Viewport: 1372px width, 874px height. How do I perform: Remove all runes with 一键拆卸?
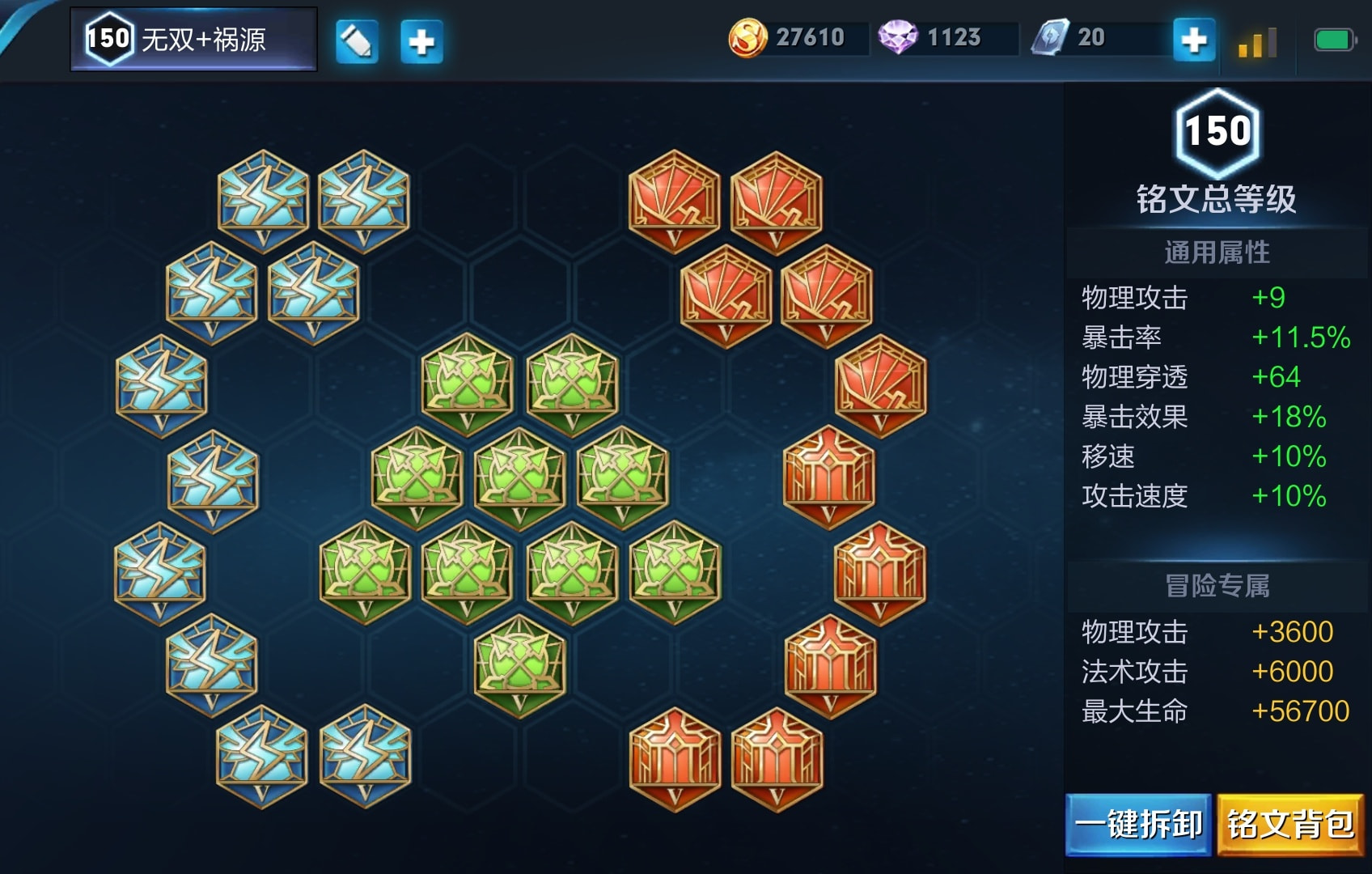pos(1138,825)
